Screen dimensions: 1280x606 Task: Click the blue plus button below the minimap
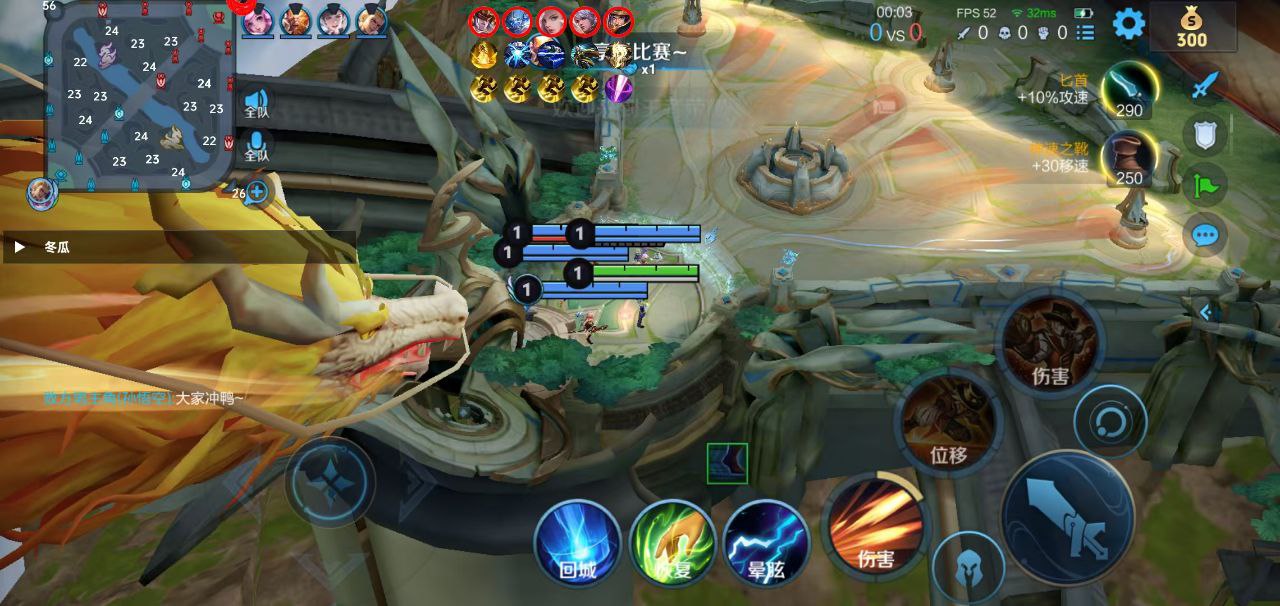(257, 191)
